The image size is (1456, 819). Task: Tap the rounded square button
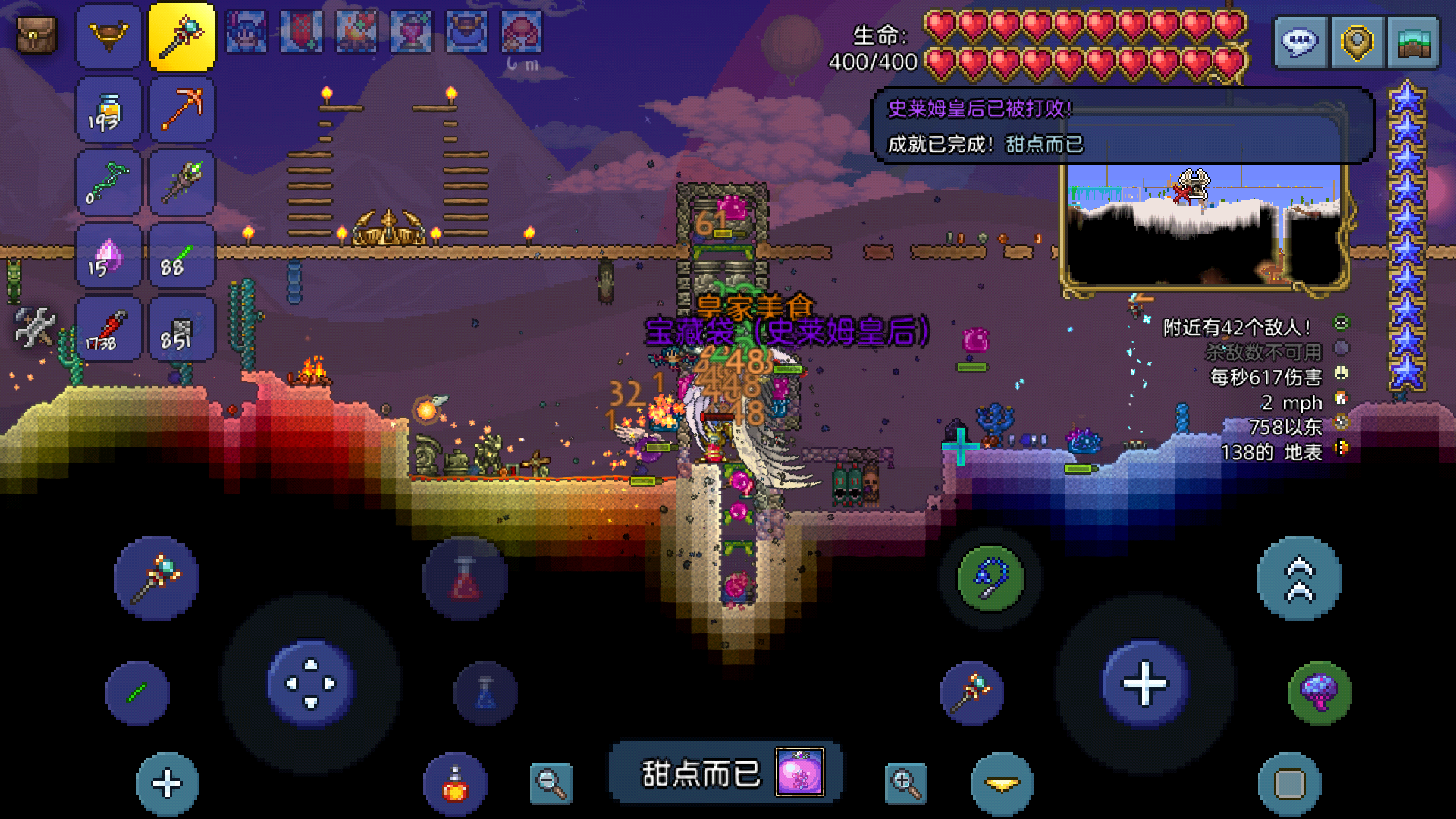pyautogui.click(x=1289, y=784)
